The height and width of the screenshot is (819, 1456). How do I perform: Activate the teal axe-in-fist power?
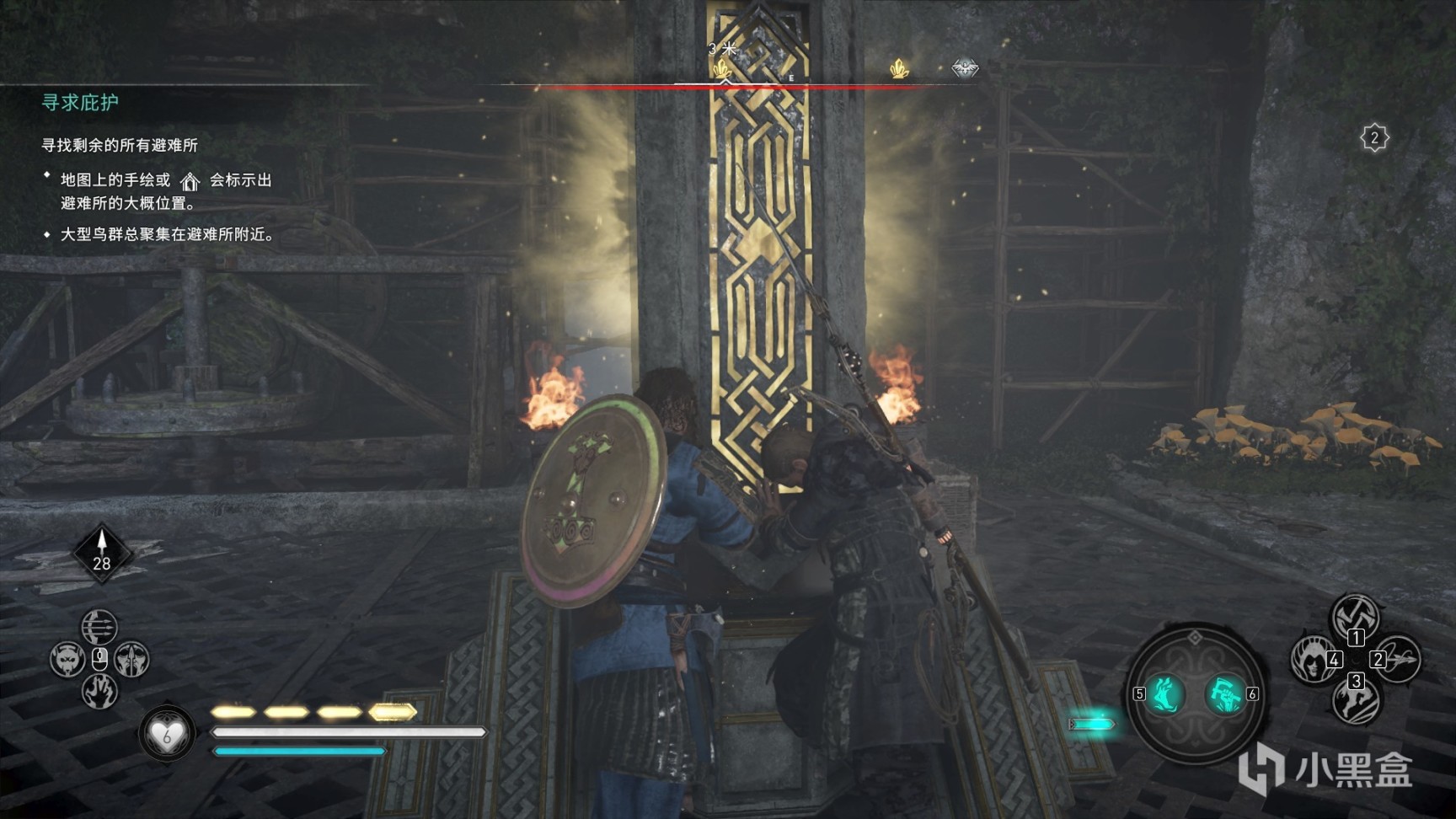[x=1223, y=694]
